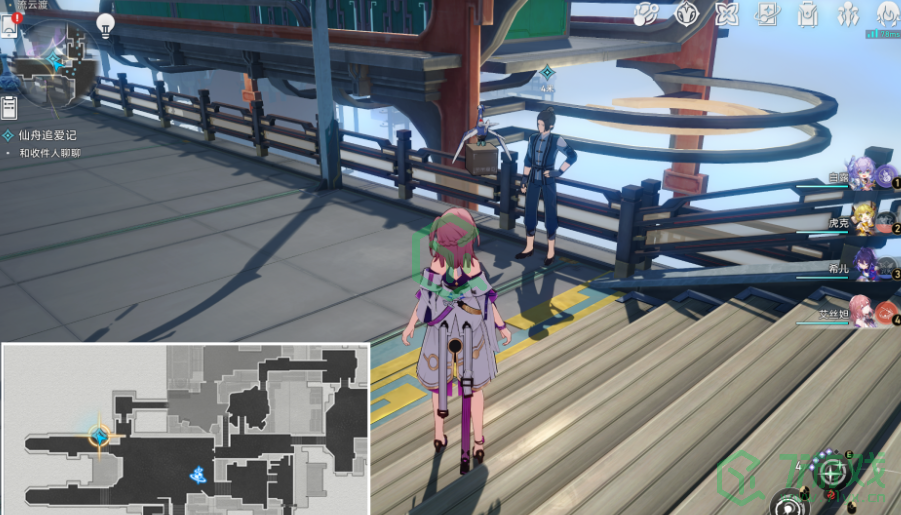
Task: Open the phone menu with red alert
Action: point(10,24)
